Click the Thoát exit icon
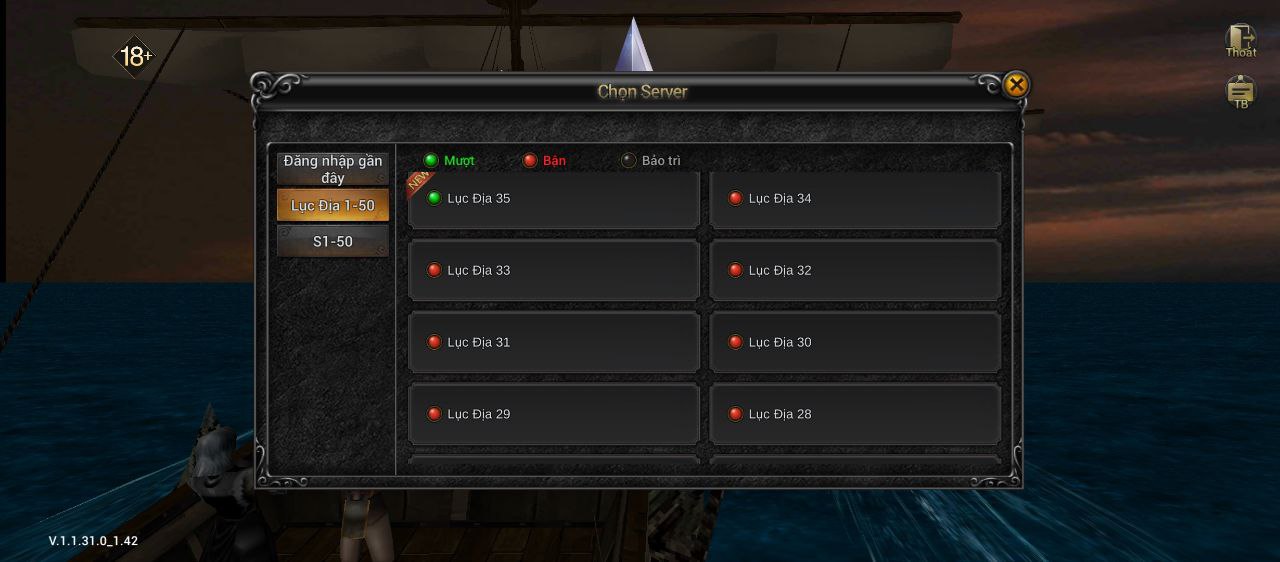Screen dimensions: 1280x562 [x=1241, y=41]
